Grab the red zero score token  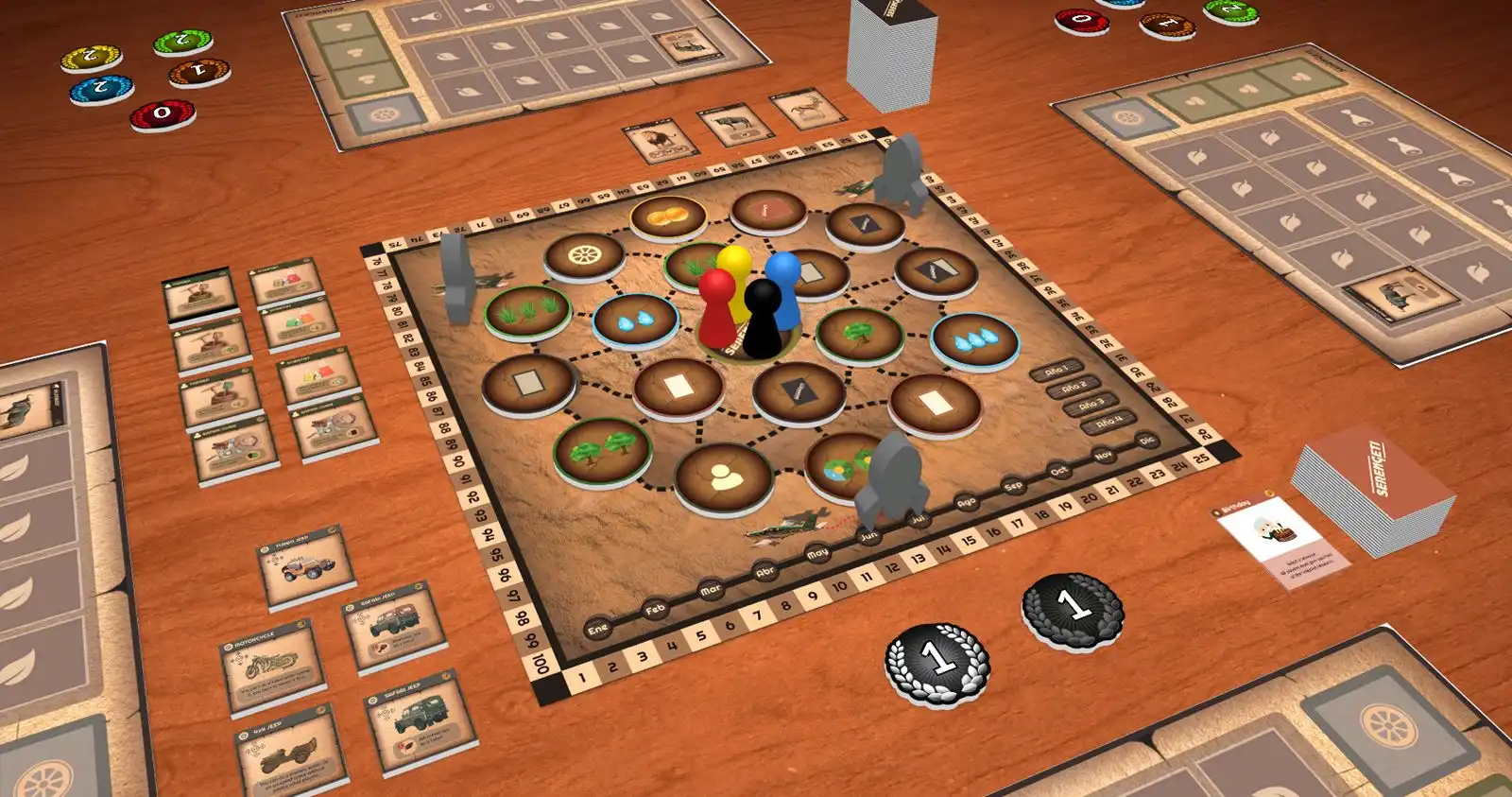(x=162, y=114)
